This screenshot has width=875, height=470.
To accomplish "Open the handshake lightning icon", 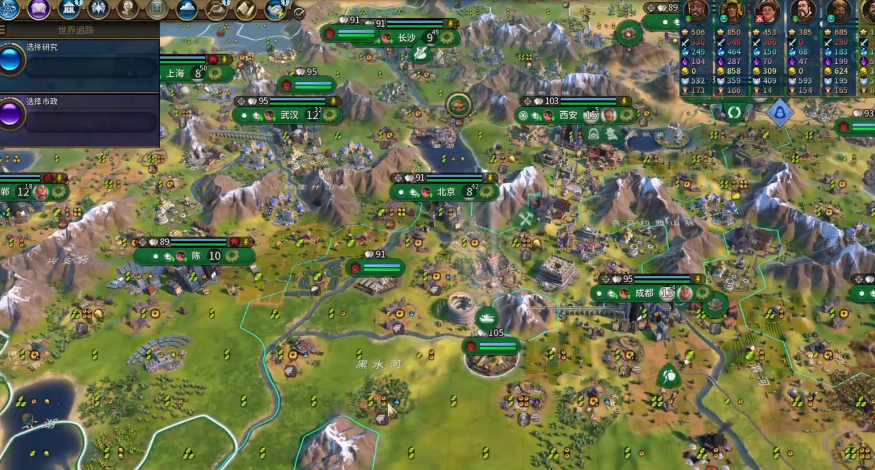I will coord(275,9).
